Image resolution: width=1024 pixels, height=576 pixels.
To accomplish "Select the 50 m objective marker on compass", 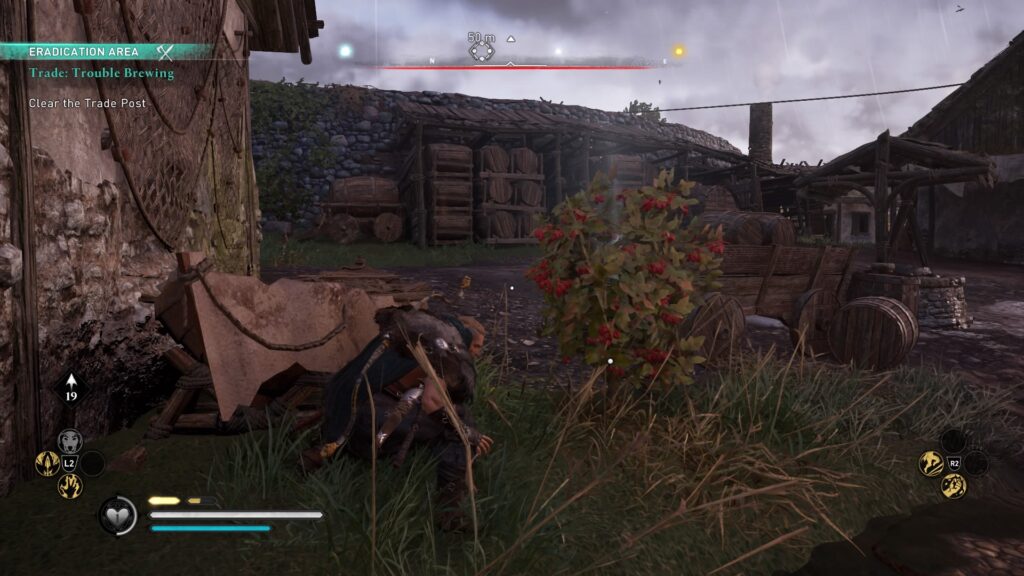I will coord(482,50).
